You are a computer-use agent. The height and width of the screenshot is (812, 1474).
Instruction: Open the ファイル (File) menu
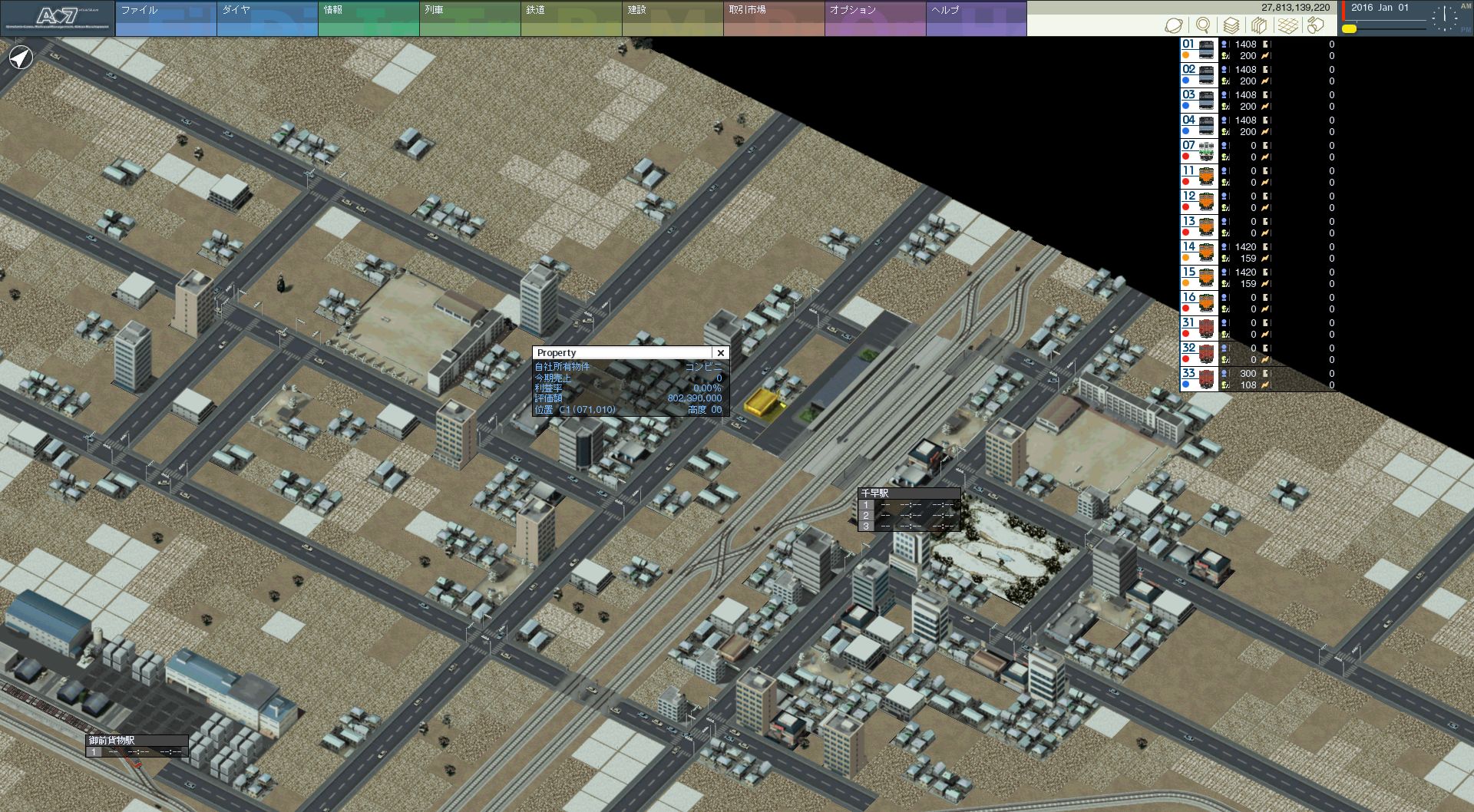coord(165,18)
